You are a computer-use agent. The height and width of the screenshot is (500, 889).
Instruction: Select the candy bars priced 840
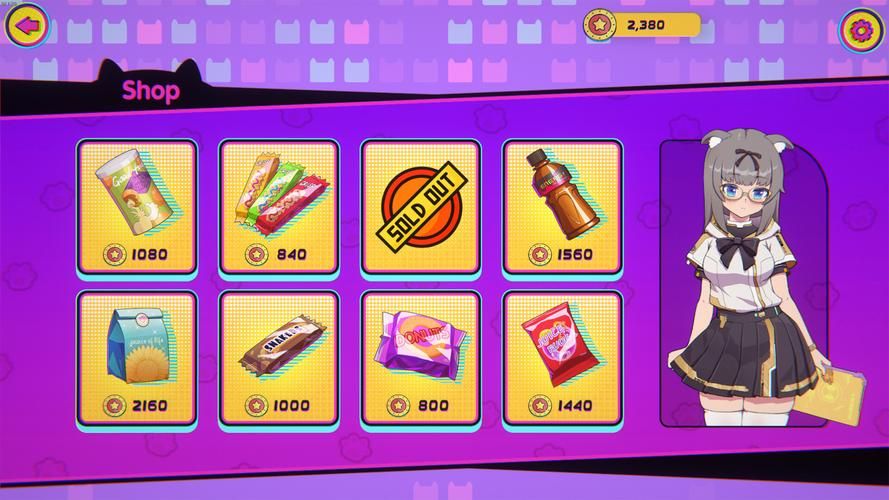point(279,206)
